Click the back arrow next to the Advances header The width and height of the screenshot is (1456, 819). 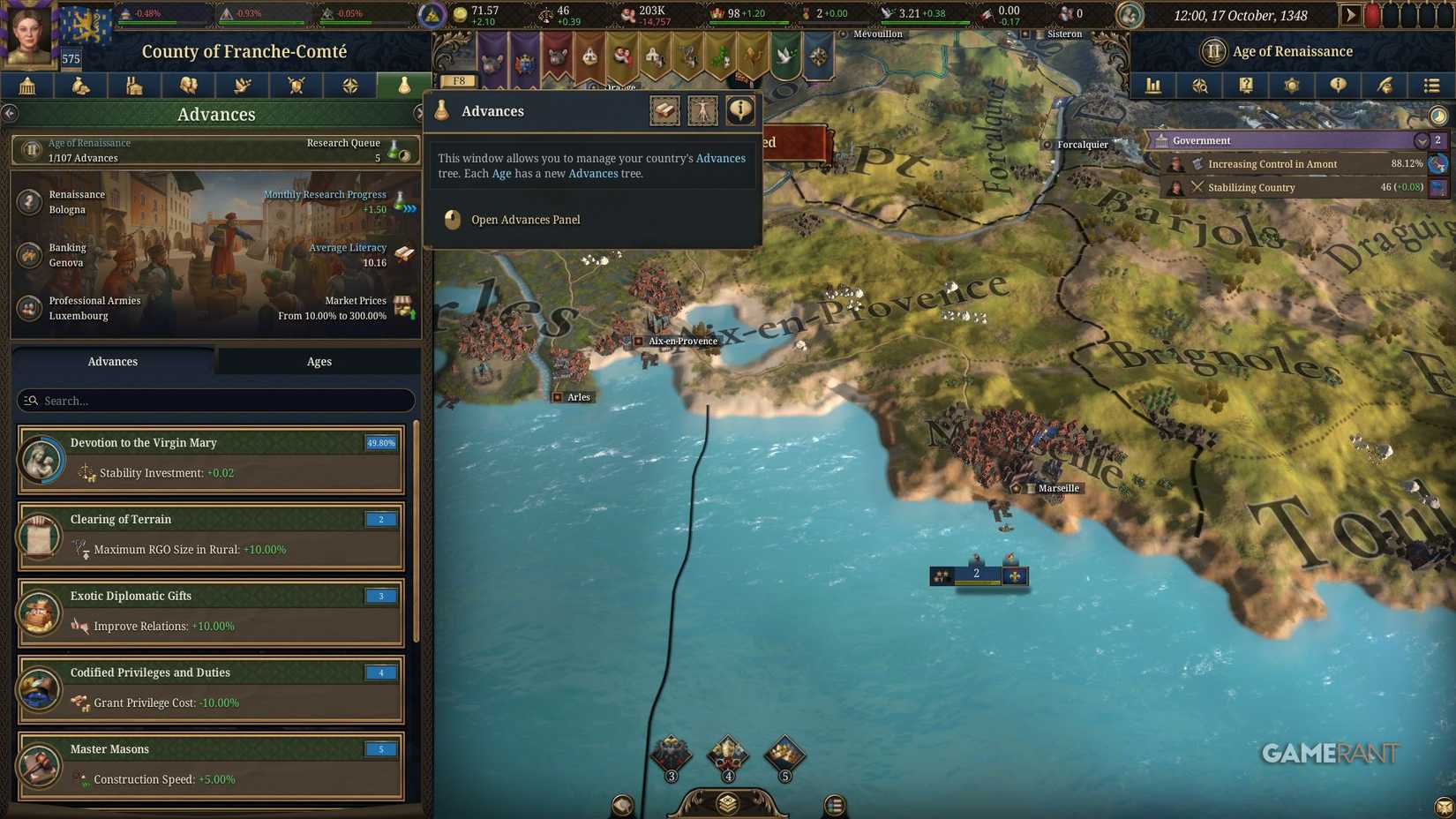(10, 113)
